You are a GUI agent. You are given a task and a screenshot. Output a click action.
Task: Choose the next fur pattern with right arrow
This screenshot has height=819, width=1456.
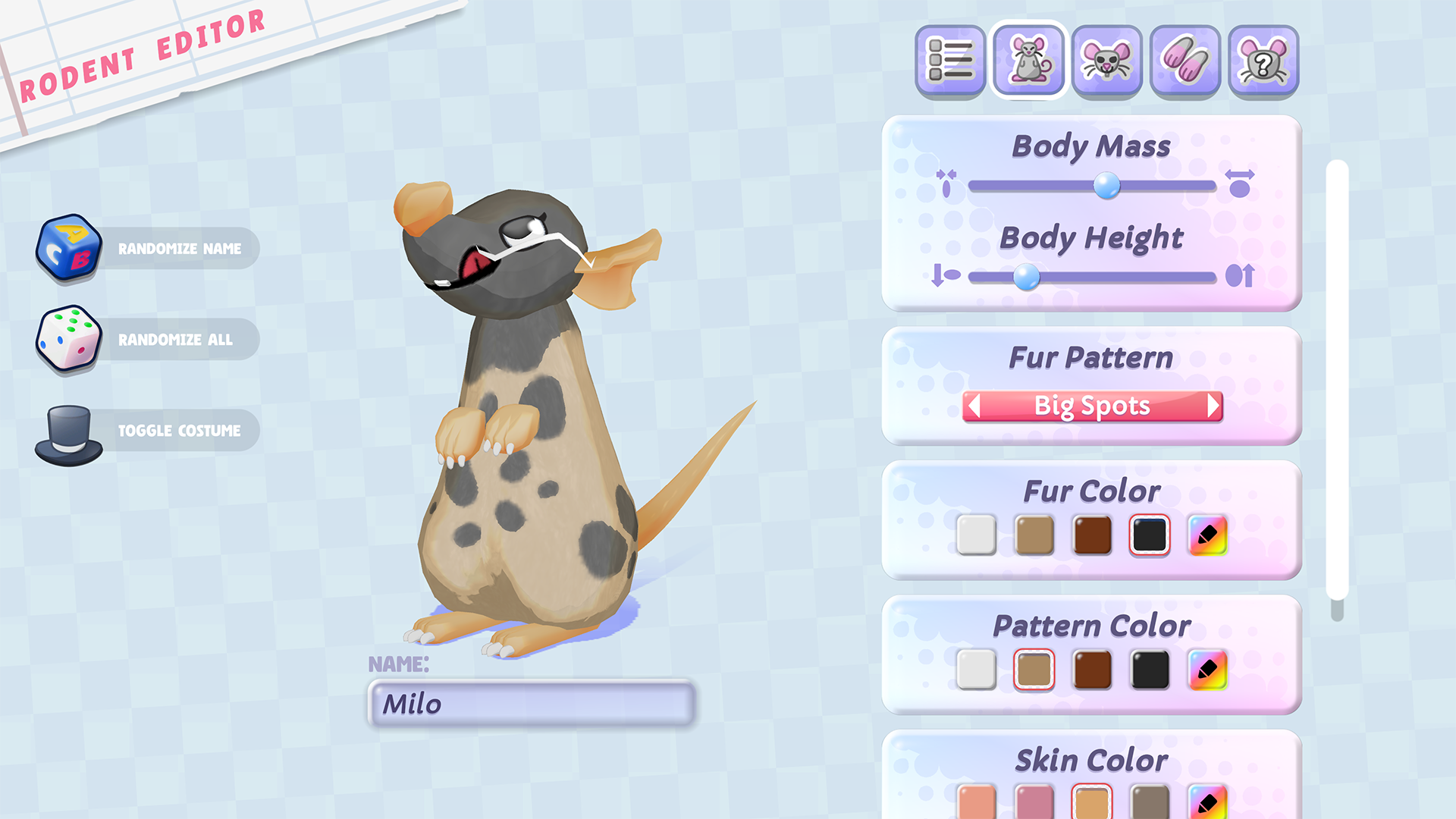[1212, 406]
